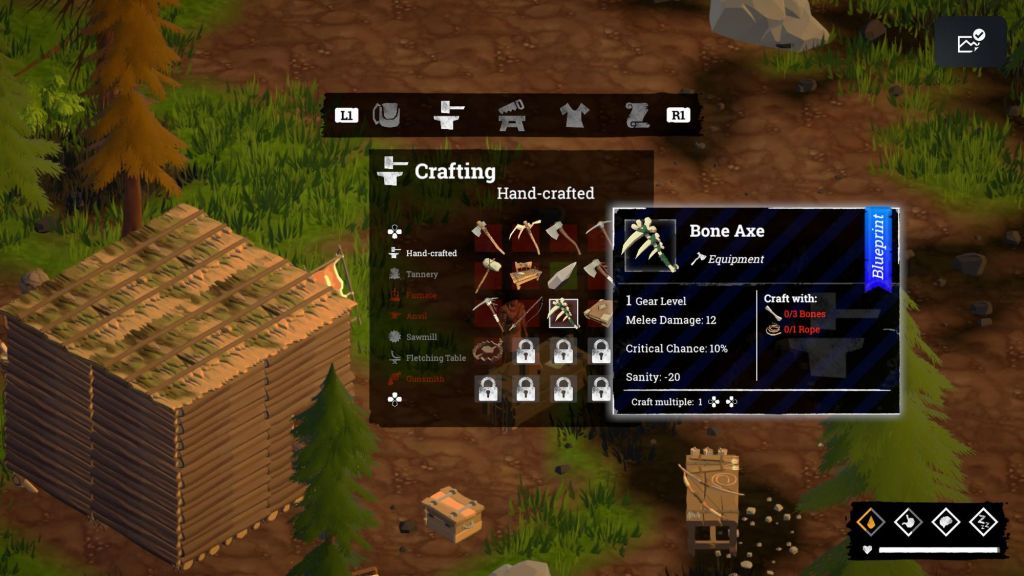Screen dimensions: 1024x576
Task: Switch to the anvil crafting tab
Action: click(450, 115)
